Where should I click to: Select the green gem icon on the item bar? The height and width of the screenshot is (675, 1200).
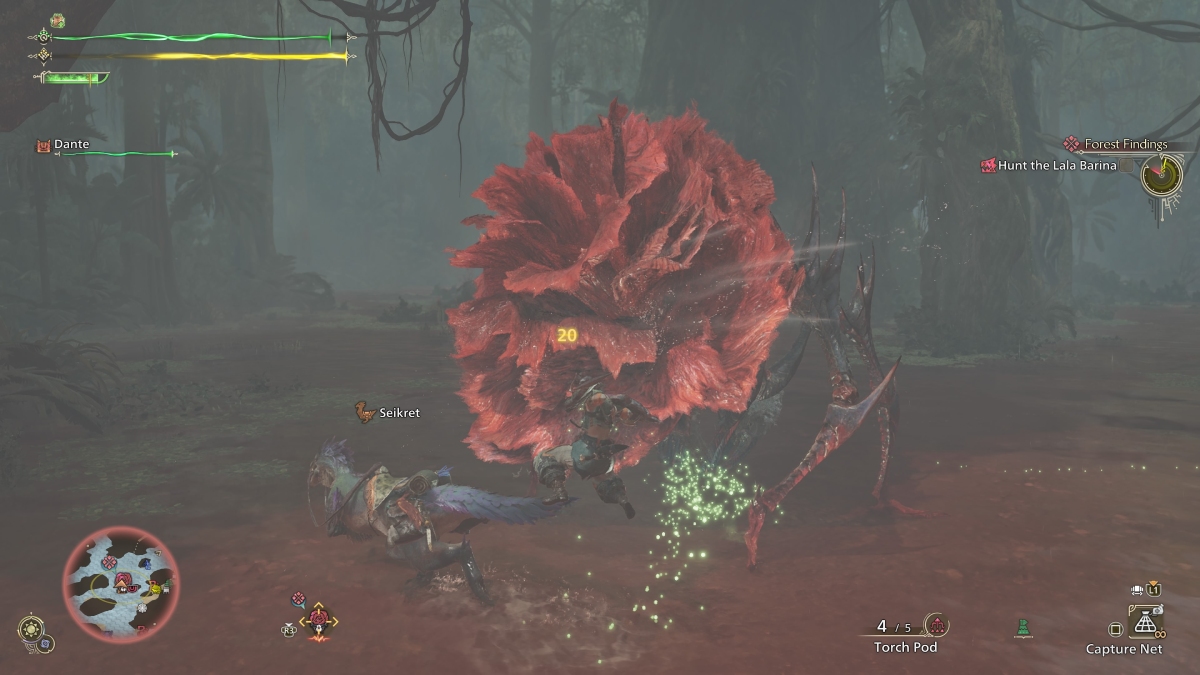(1022, 628)
